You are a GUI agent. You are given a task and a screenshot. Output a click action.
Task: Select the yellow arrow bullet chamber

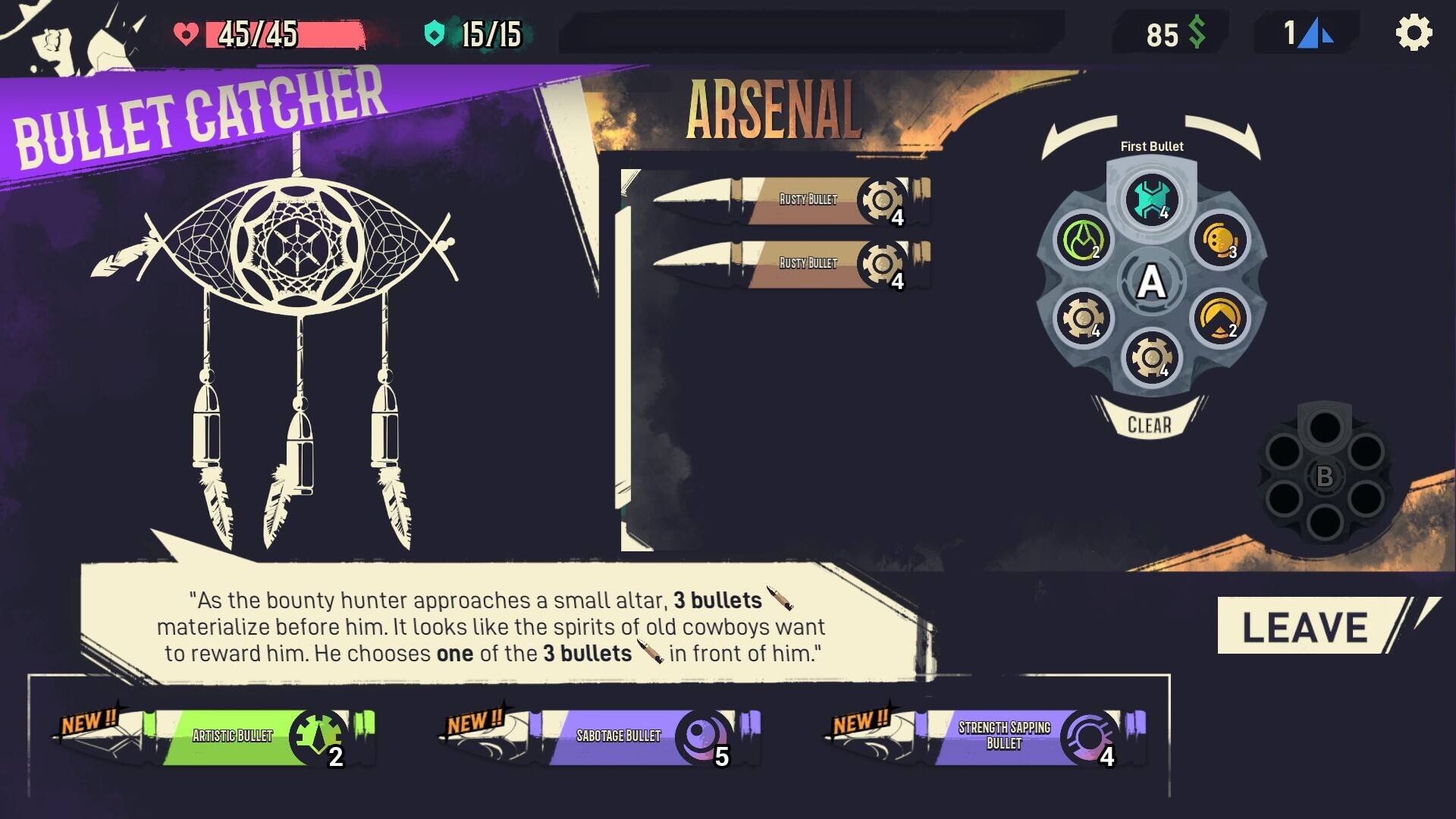tap(1219, 318)
